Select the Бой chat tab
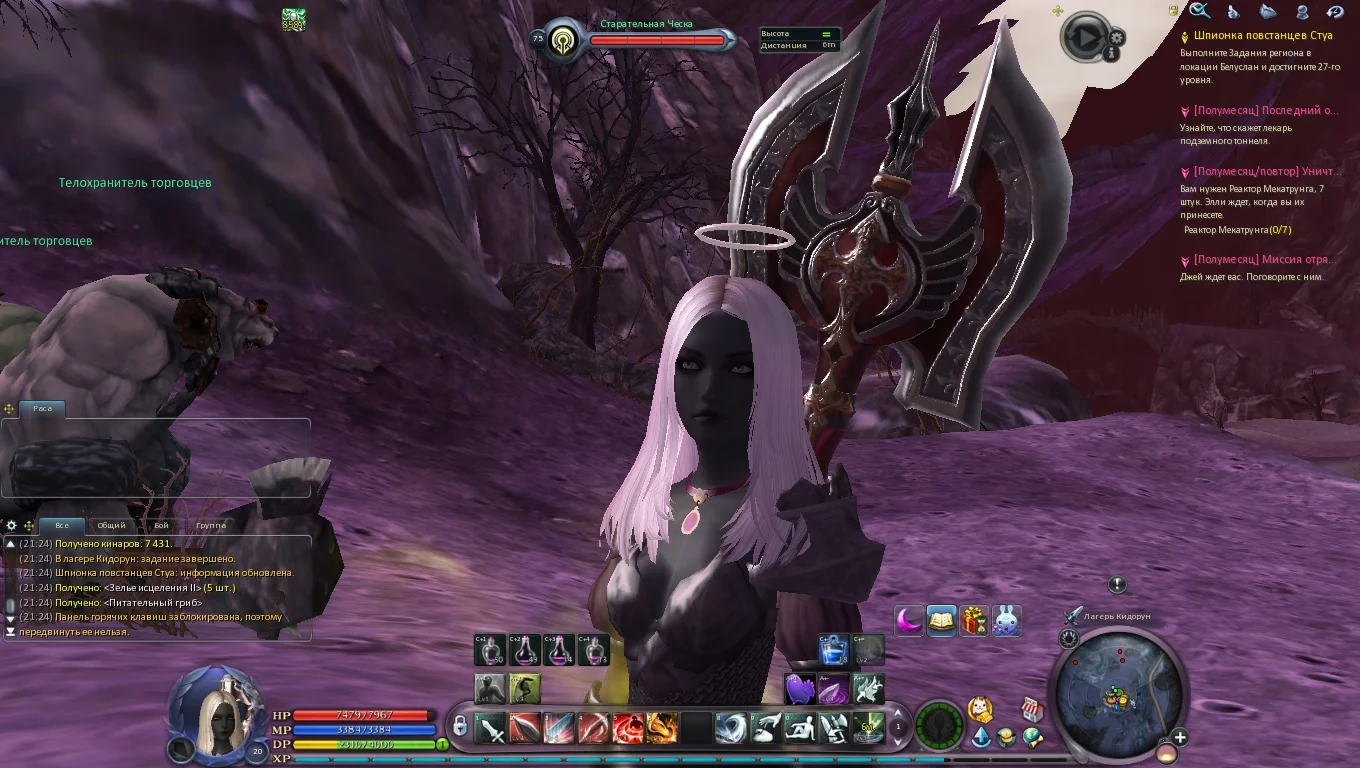The width and height of the screenshot is (1360, 768). 161,525
